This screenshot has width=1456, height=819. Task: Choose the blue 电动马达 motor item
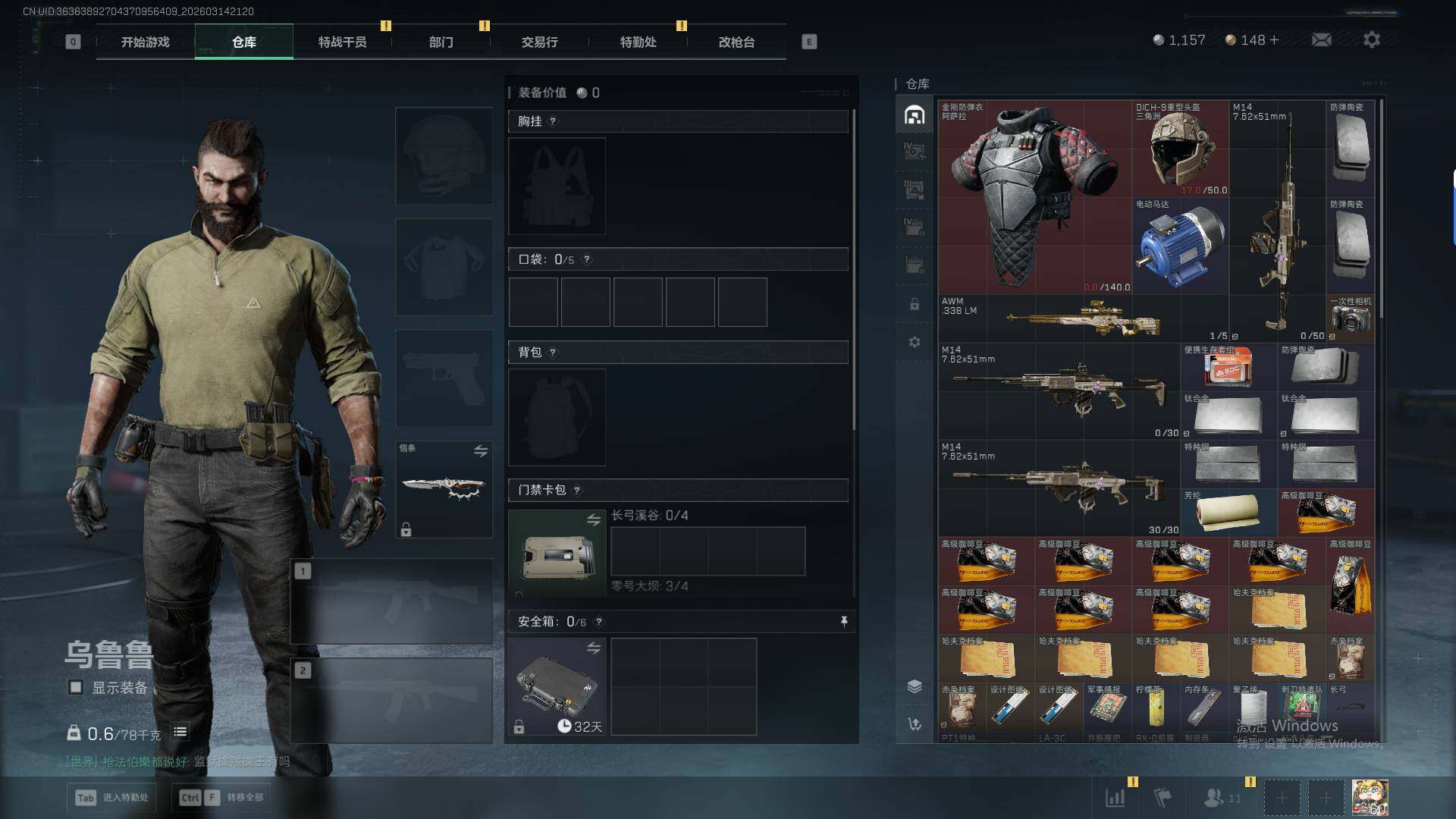click(1180, 246)
